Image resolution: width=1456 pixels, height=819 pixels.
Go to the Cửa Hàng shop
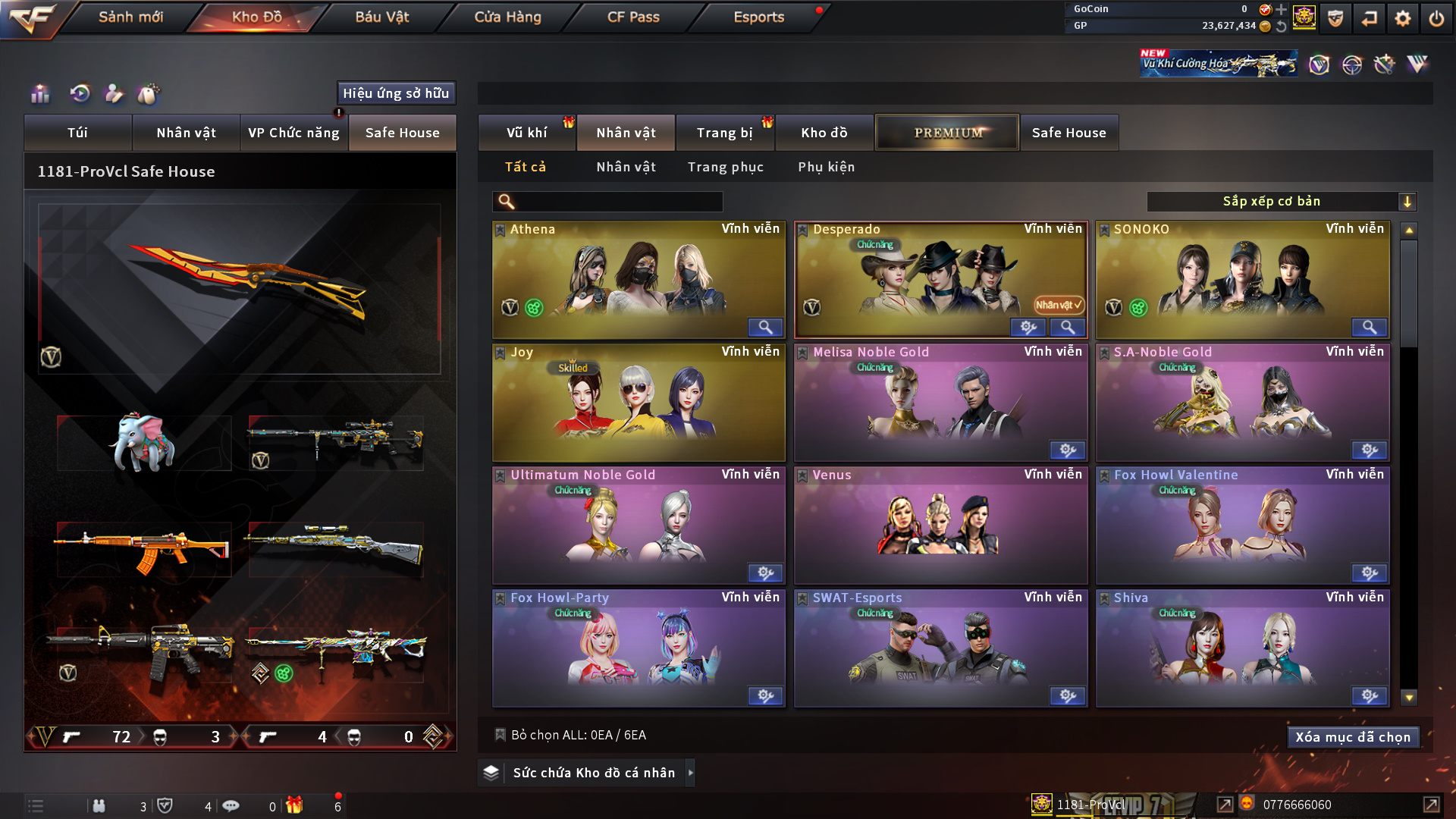(x=507, y=17)
